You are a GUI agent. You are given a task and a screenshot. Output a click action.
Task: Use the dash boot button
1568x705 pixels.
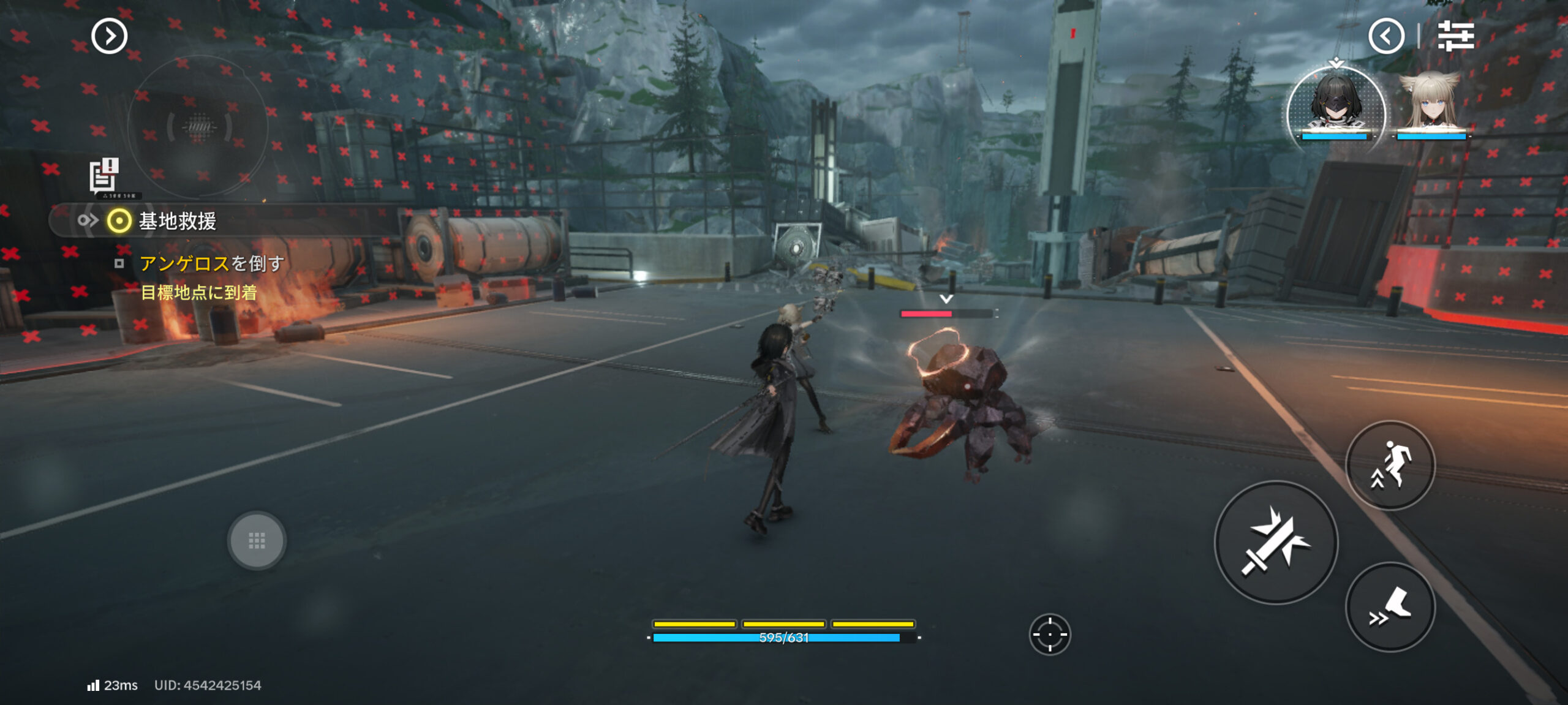1390,607
